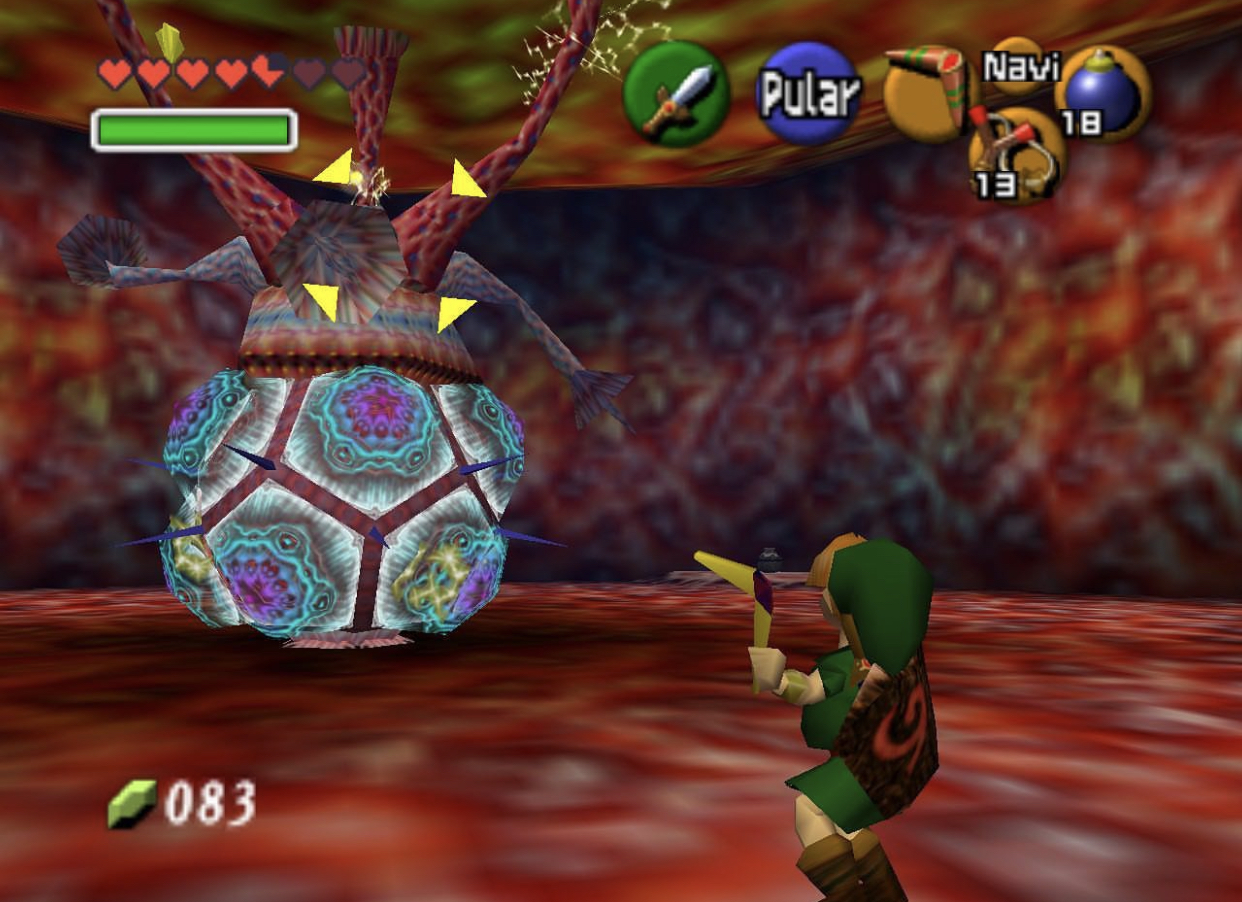Use the boomerang item slot
Viewport: 1242px width, 902px height.
(928, 92)
